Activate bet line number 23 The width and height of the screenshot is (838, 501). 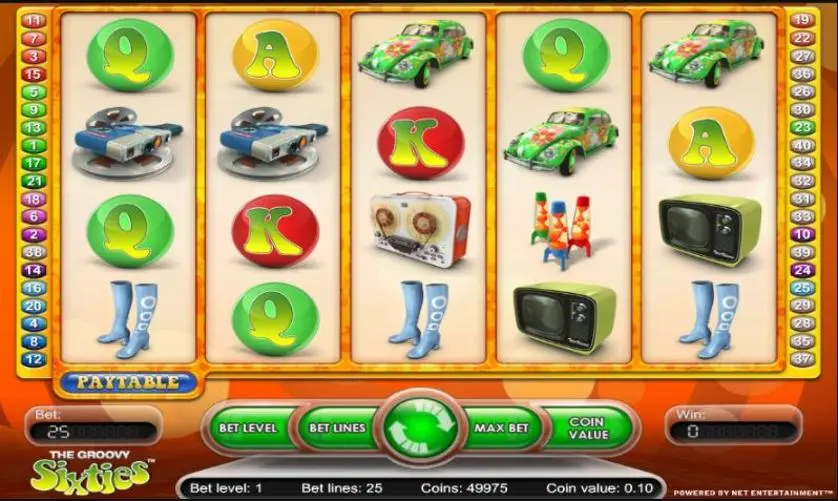[x=803, y=127]
